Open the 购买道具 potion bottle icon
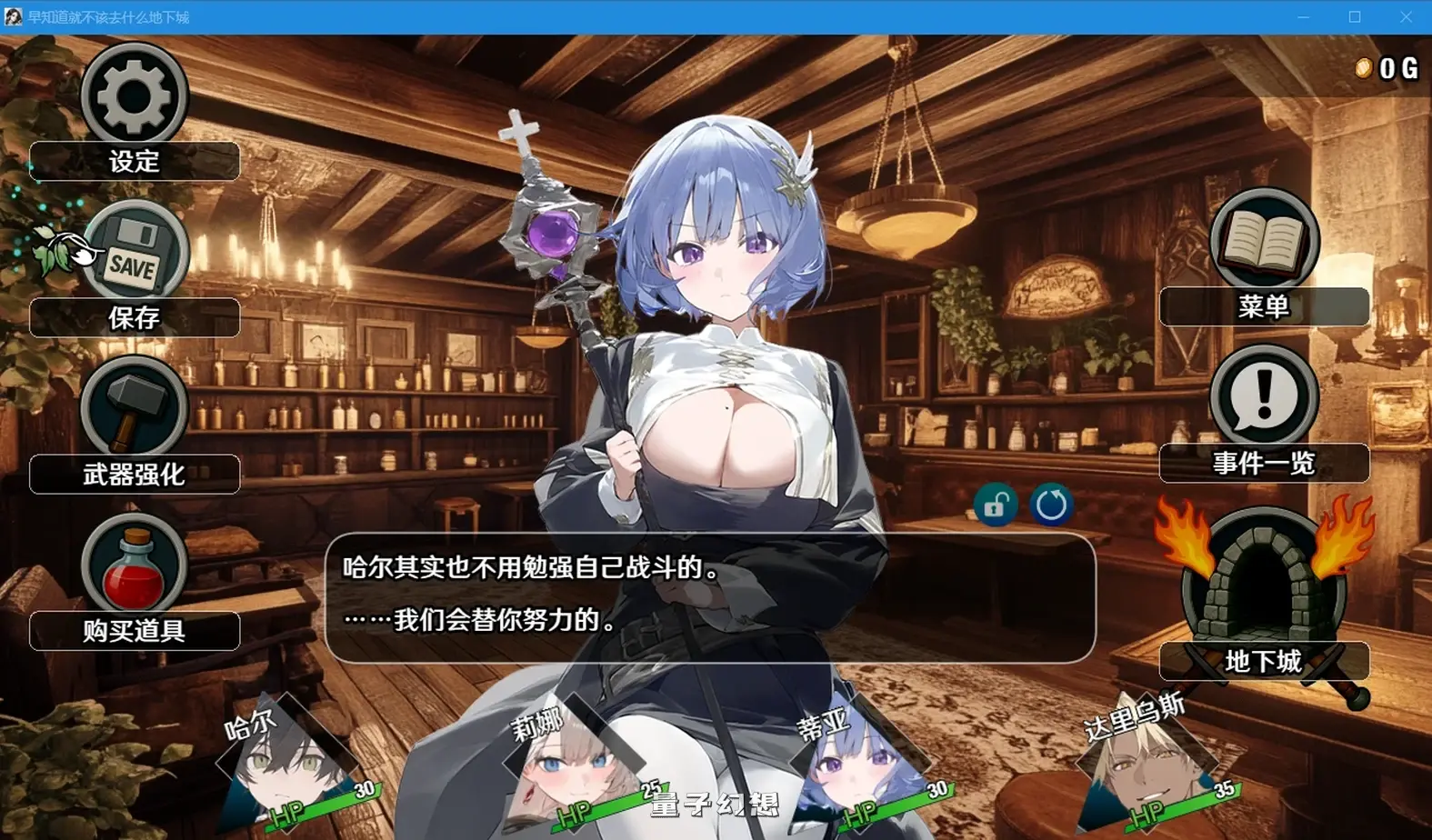The image size is (1432, 840). 134,565
